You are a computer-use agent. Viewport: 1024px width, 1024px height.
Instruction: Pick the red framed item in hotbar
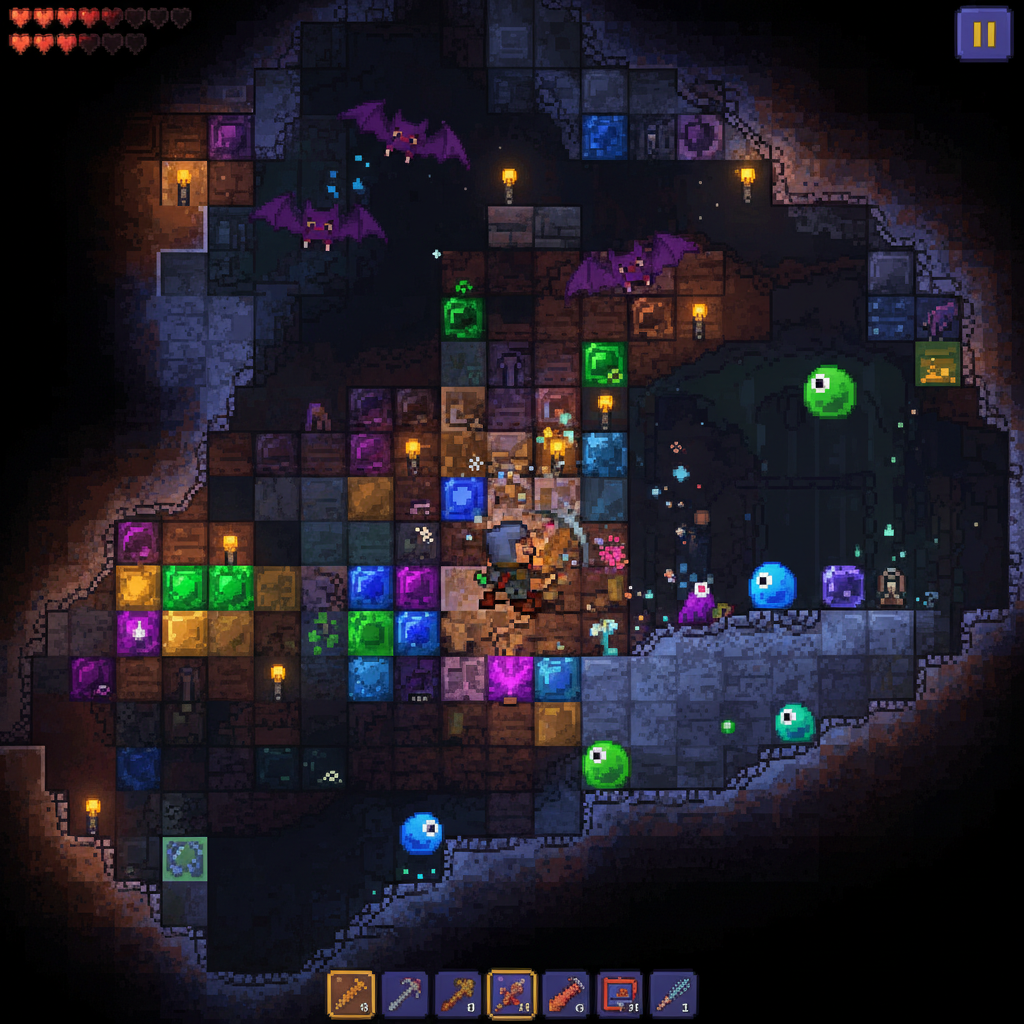[x=619, y=995]
